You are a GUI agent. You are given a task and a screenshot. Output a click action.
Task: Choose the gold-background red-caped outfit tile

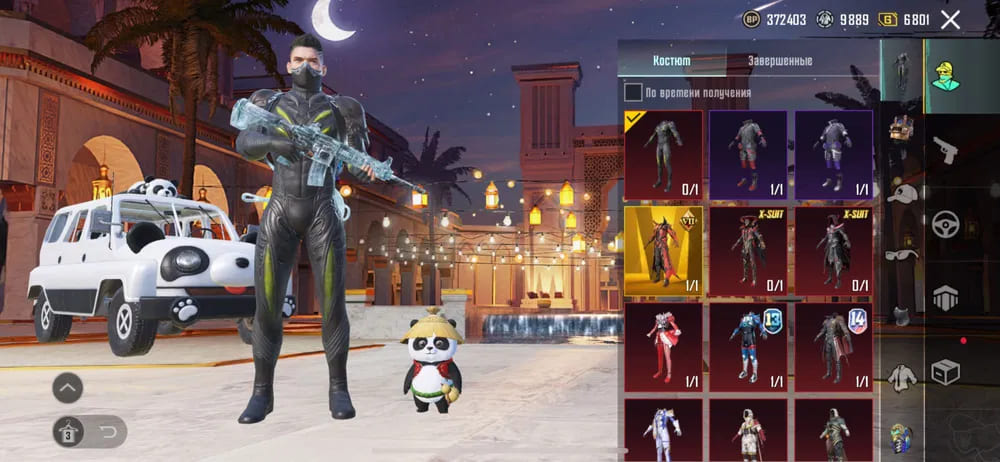tap(662, 250)
